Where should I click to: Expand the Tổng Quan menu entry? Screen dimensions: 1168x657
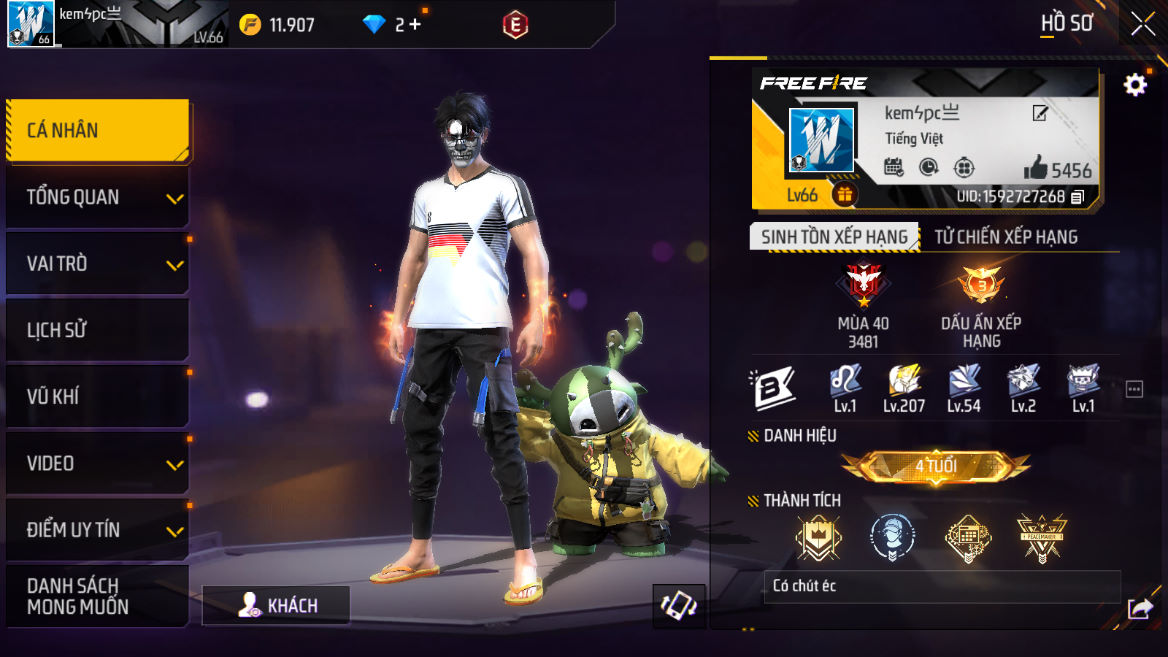[97, 197]
